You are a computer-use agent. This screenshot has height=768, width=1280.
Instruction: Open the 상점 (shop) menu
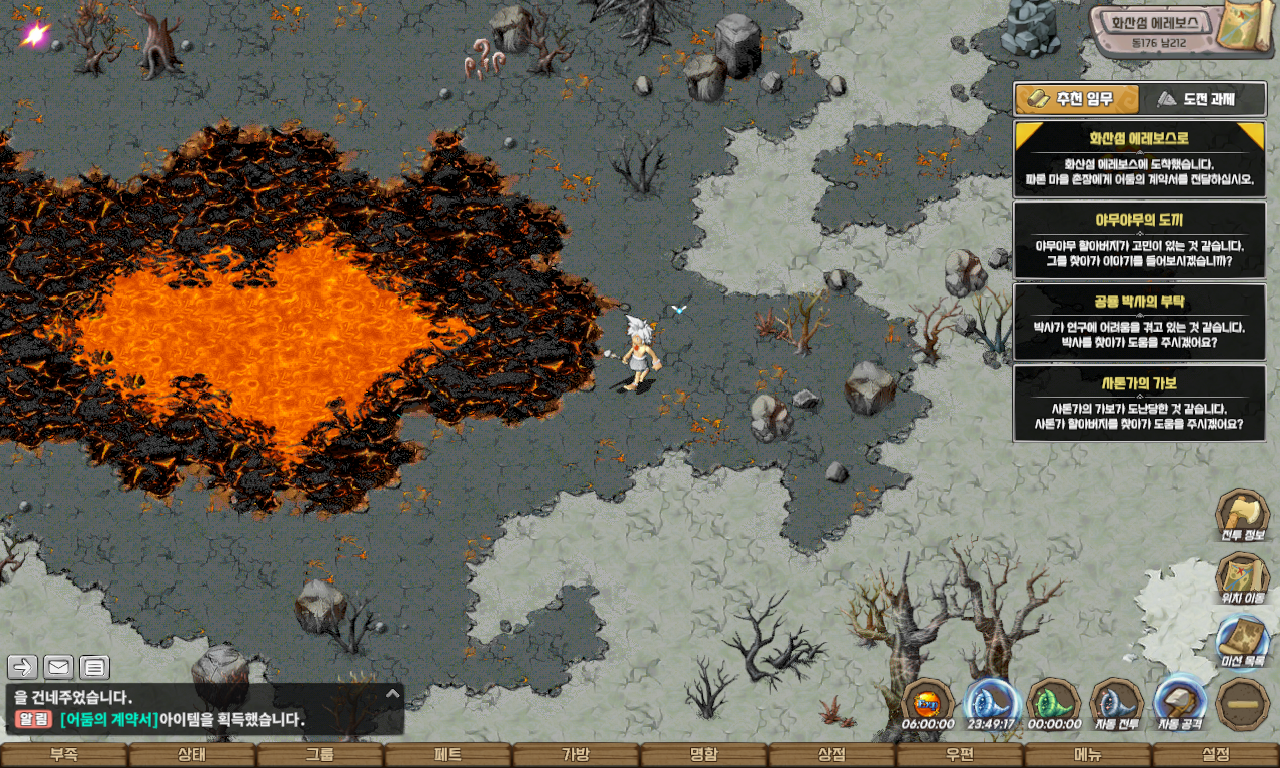832,755
